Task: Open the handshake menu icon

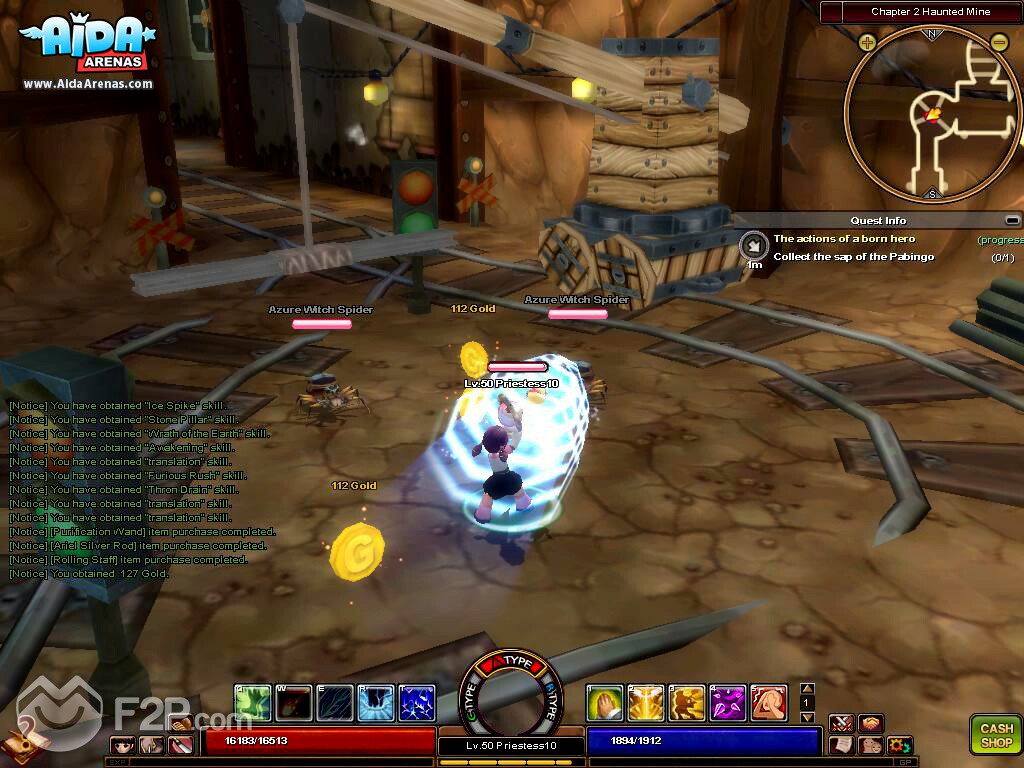Action: 871,723
